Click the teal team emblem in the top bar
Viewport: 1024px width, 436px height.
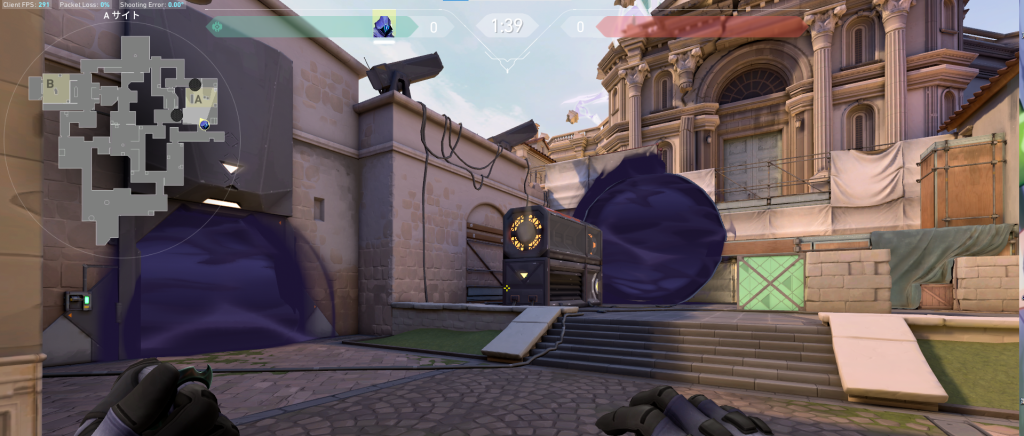[217, 27]
